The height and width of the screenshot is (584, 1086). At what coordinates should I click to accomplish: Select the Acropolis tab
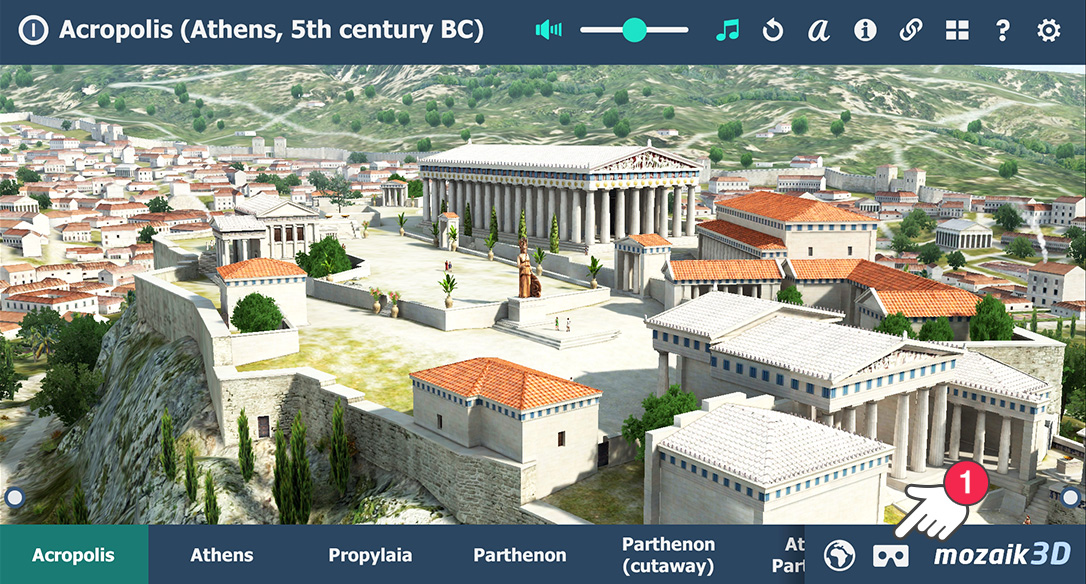coord(74,555)
